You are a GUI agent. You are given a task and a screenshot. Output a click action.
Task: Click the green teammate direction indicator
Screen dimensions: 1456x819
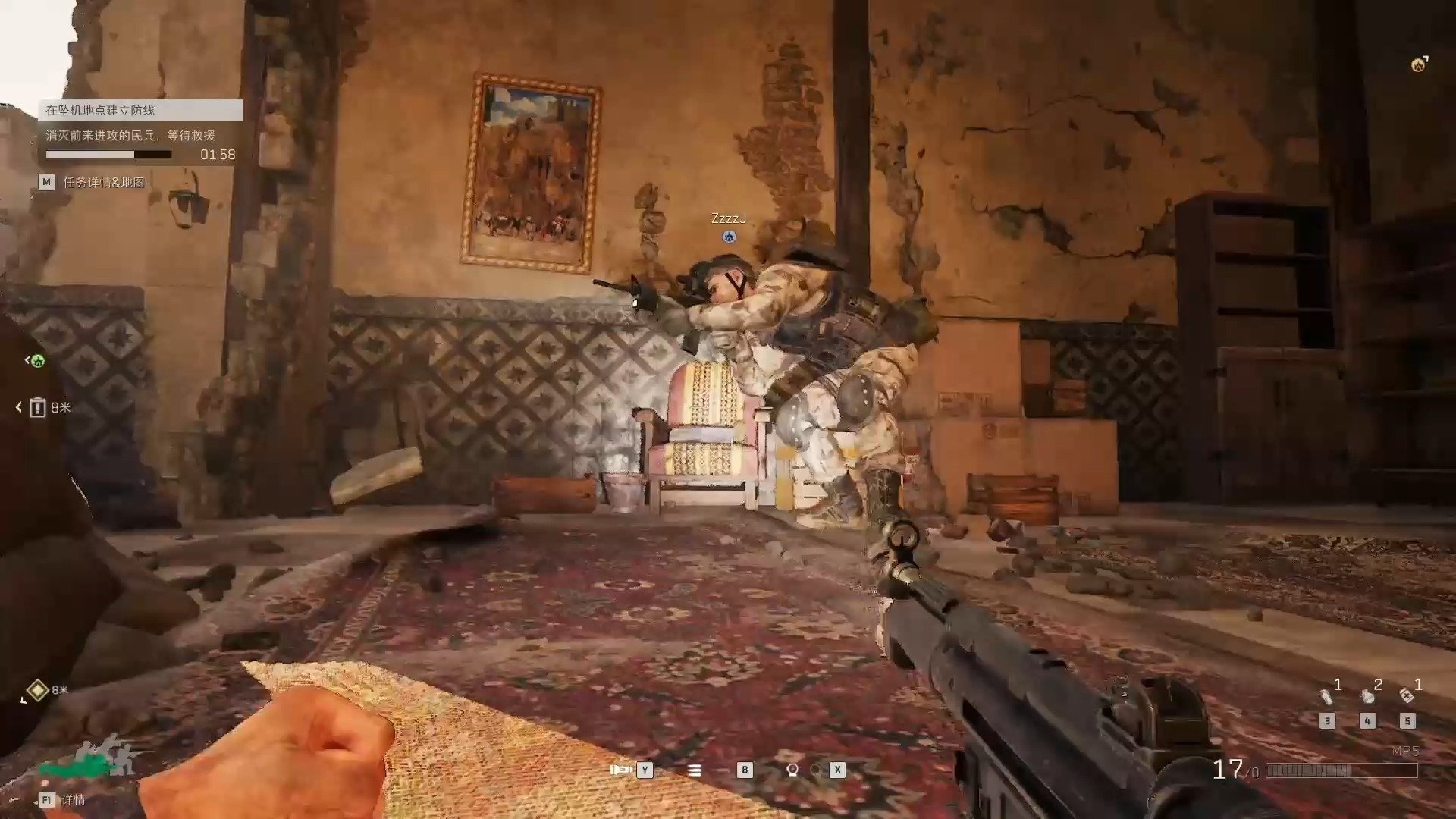pyautogui.click(x=37, y=361)
